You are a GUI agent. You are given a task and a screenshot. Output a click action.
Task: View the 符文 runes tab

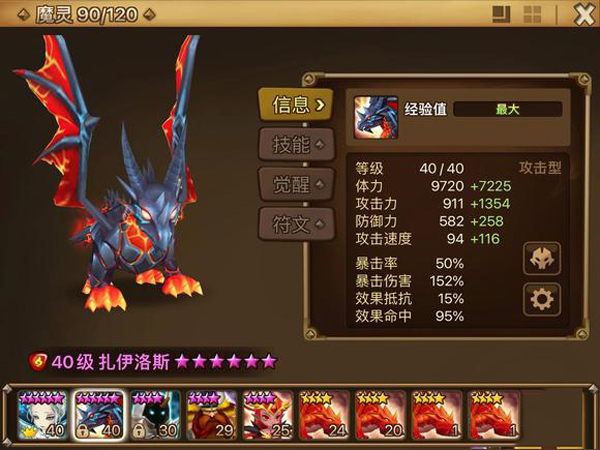[x=294, y=223]
